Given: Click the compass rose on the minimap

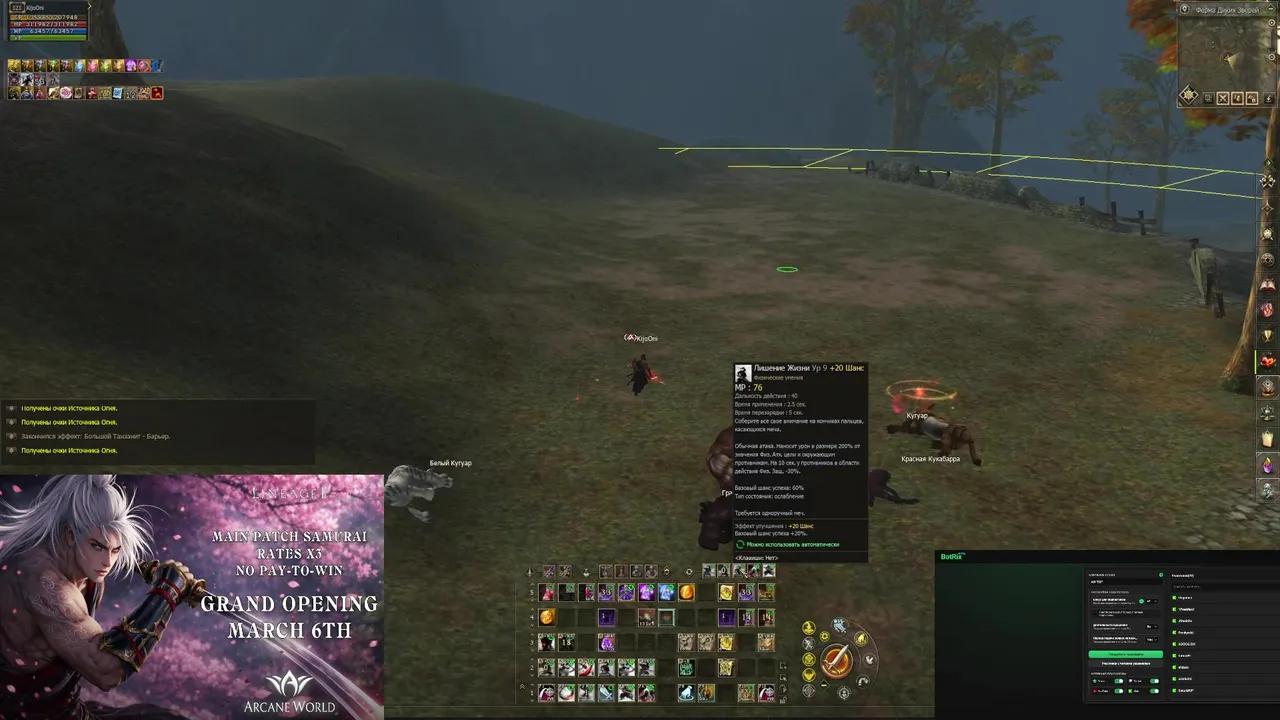Looking at the screenshot, I should [1189, 93].
